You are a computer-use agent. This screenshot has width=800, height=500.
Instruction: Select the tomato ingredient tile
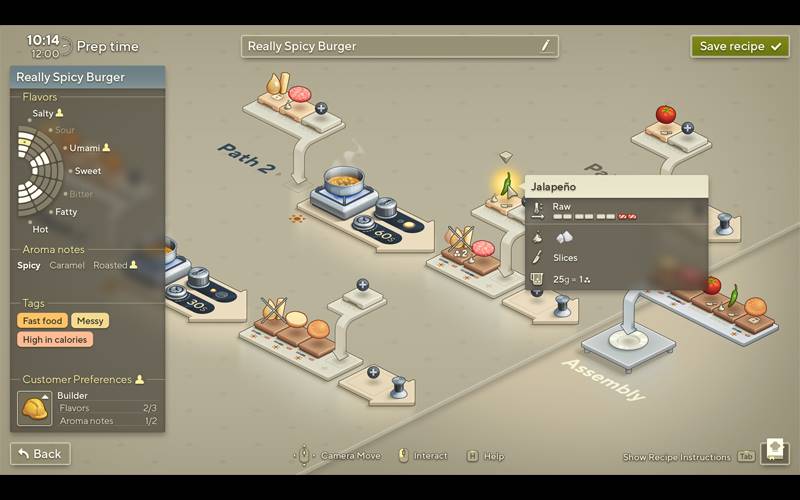(665, 117)
